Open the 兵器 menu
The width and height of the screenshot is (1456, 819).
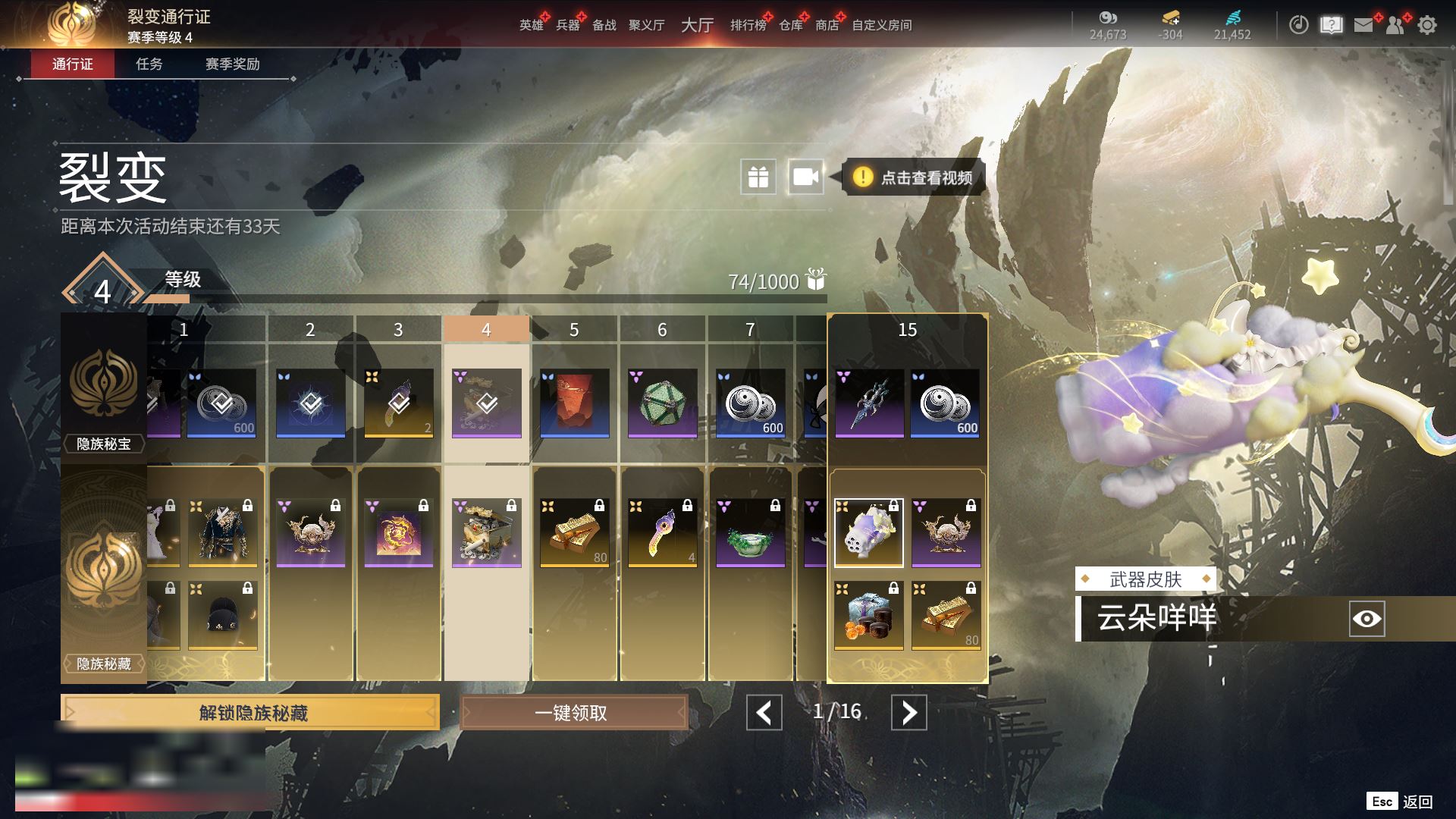567,26
